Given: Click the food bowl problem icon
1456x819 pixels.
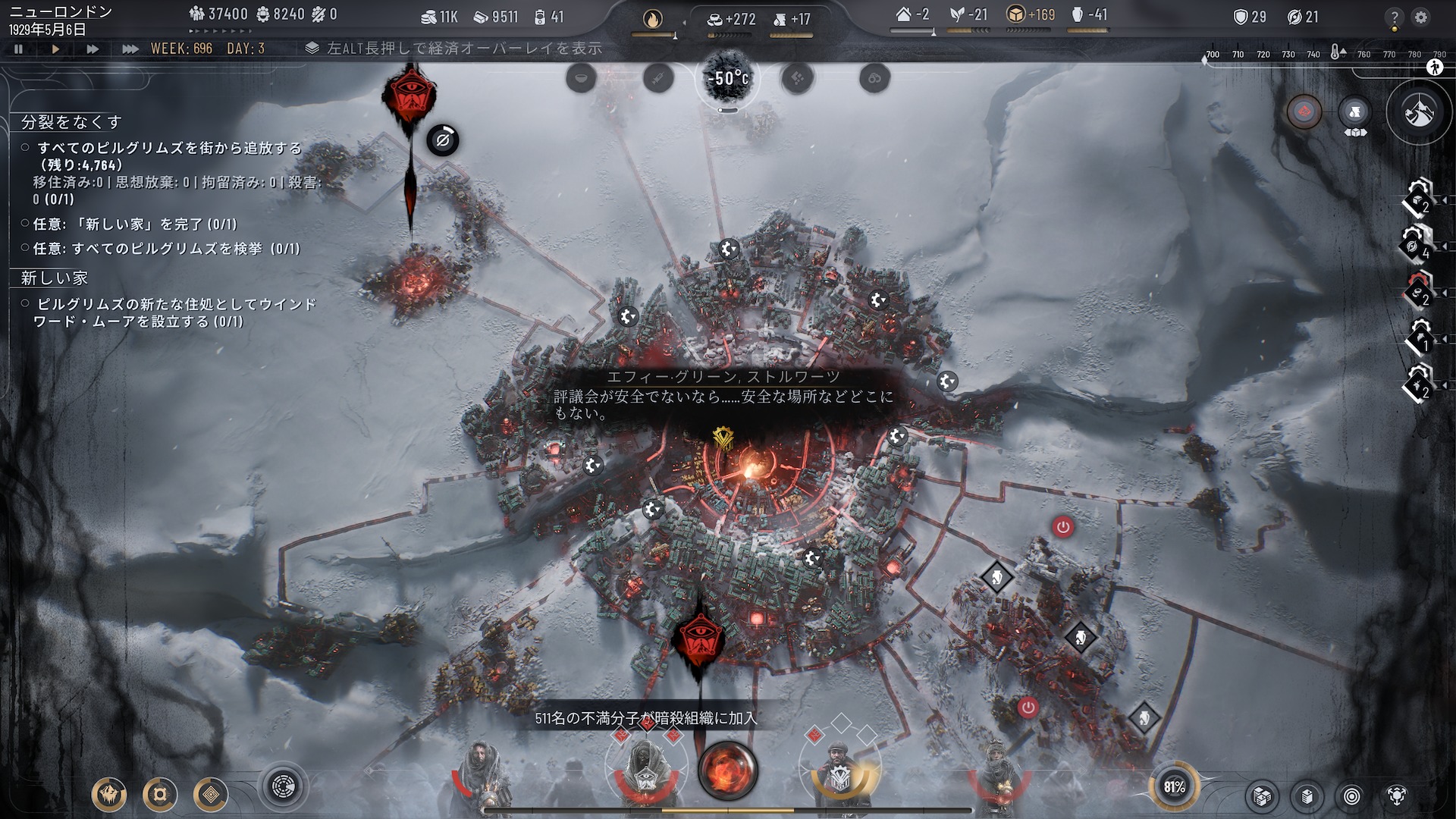Looking at the screenshot, I should [581, 78].
